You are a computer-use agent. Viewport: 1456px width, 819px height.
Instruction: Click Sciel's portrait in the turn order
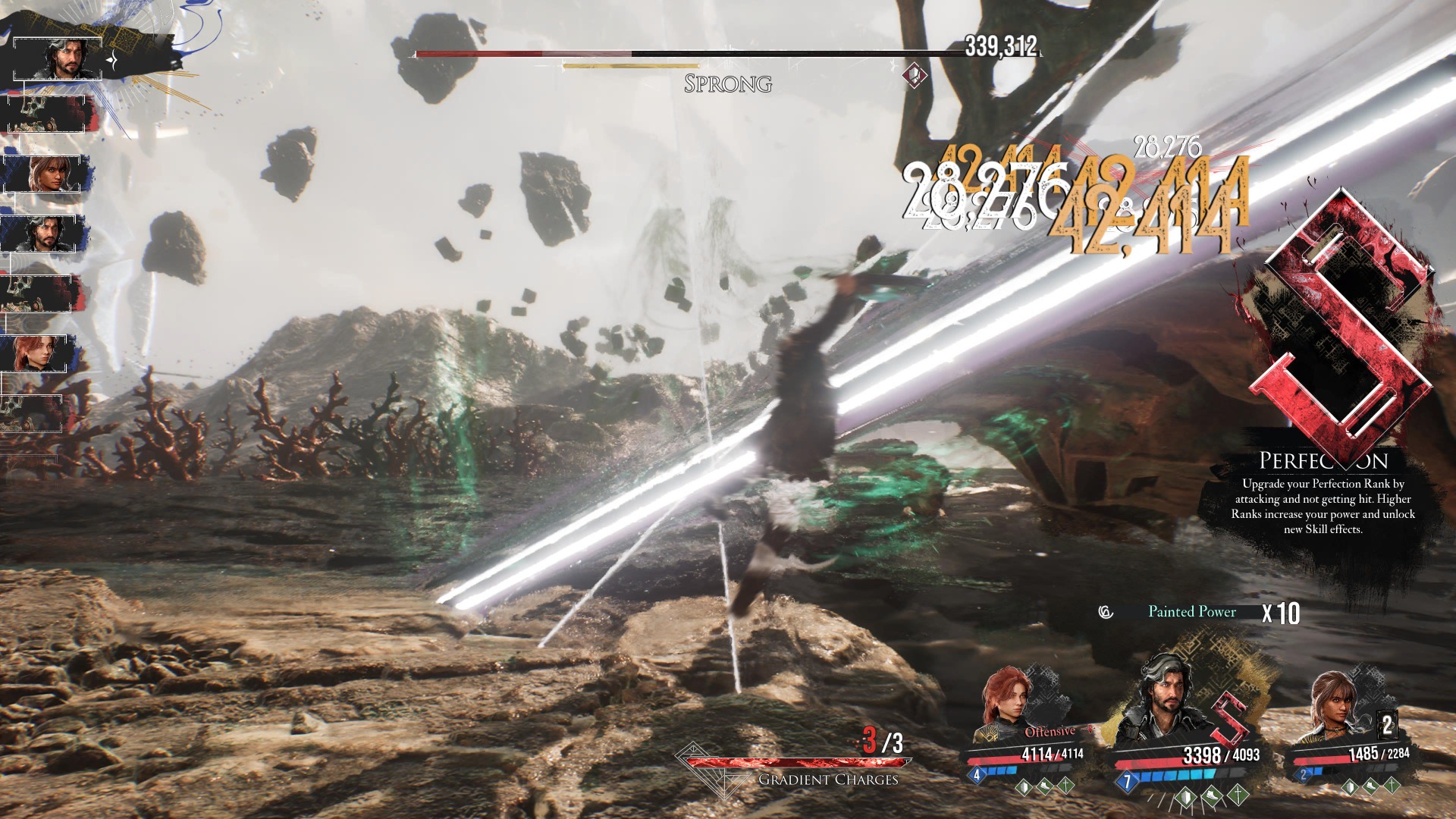coord(49,174)
